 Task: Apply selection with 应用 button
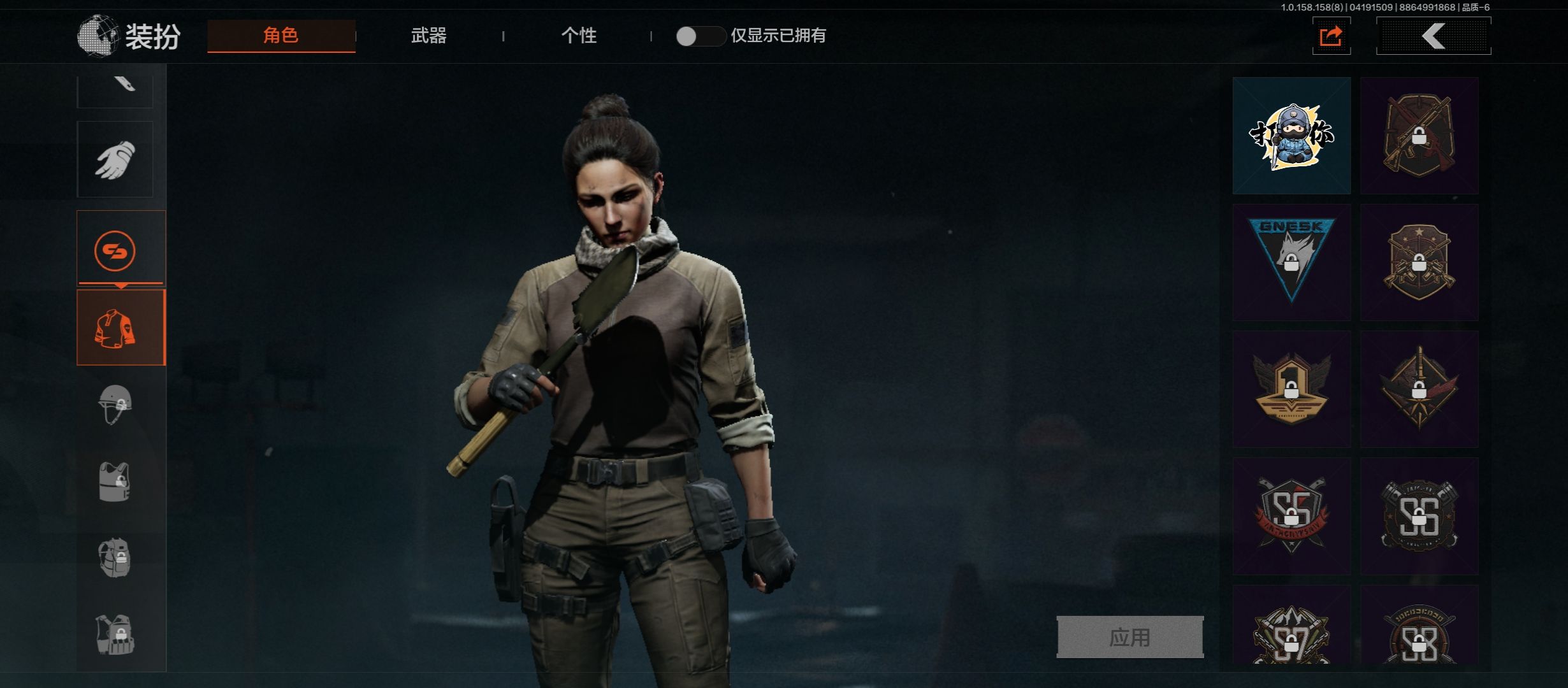coord(1129,637)
